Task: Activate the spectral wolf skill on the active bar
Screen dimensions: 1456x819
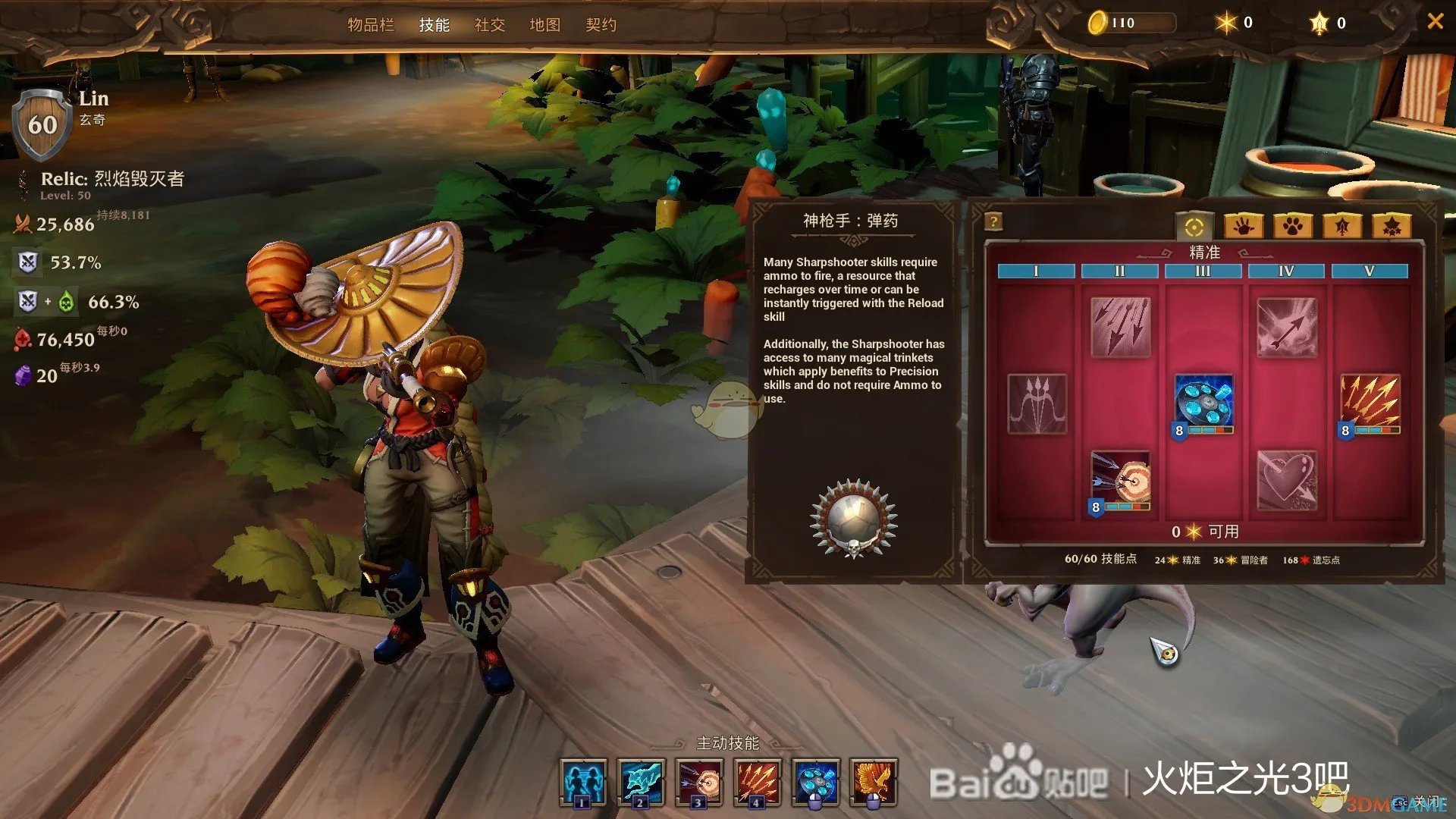Action: (641, 781)
